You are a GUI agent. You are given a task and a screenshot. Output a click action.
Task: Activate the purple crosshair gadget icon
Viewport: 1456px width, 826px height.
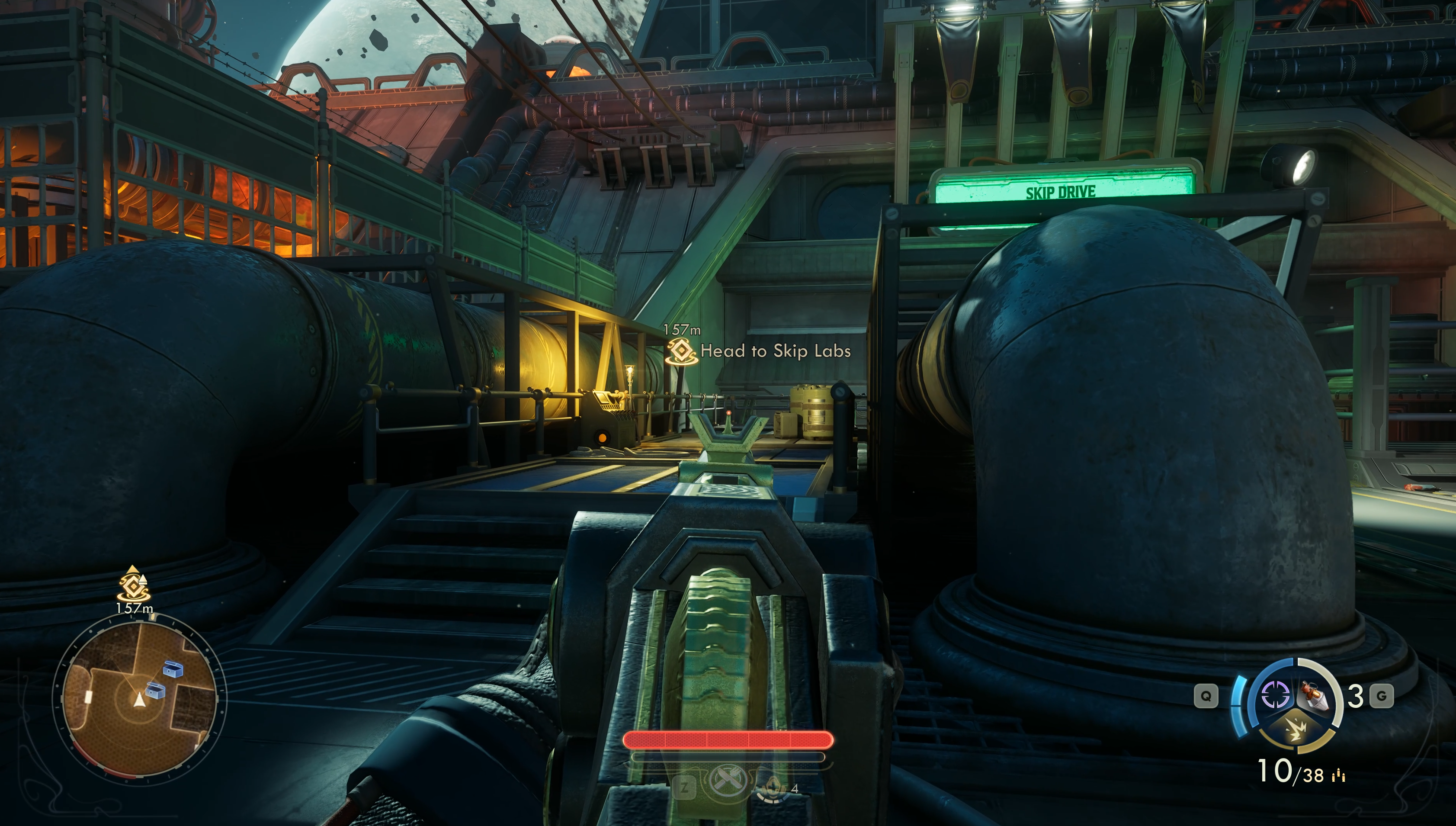click(x=1276, y=694)
